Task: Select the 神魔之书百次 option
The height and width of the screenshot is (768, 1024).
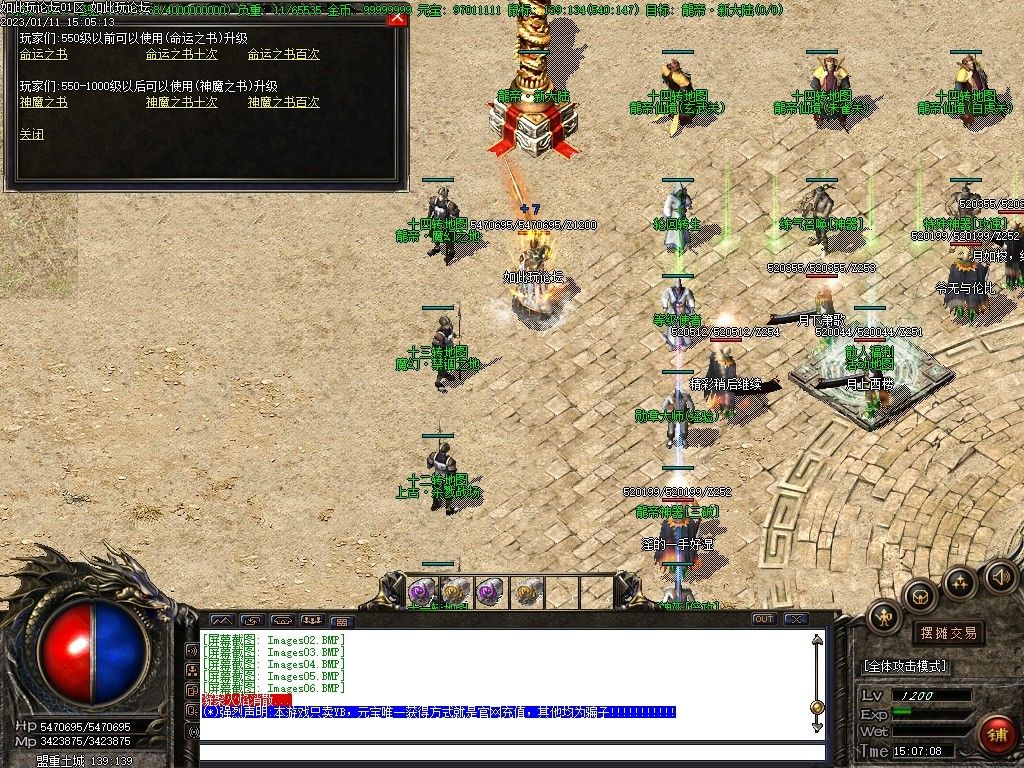Action: [283, 102]
